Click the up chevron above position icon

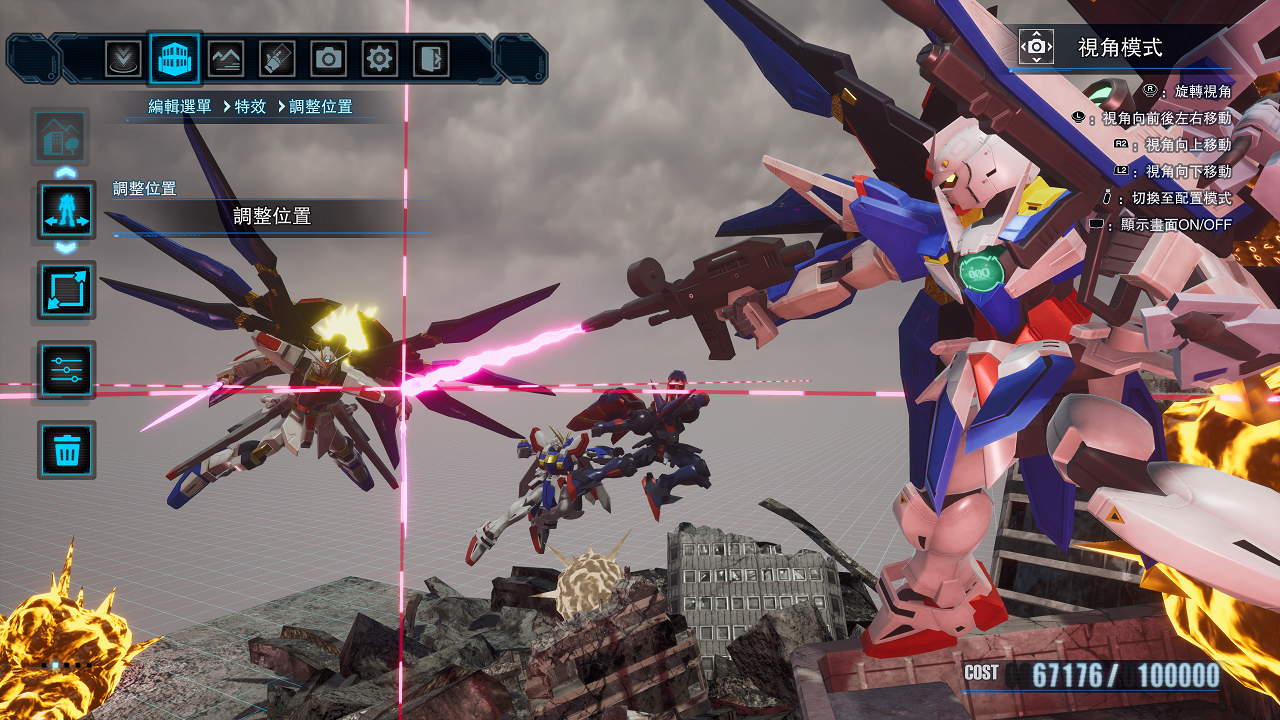[x=66, y=172]
